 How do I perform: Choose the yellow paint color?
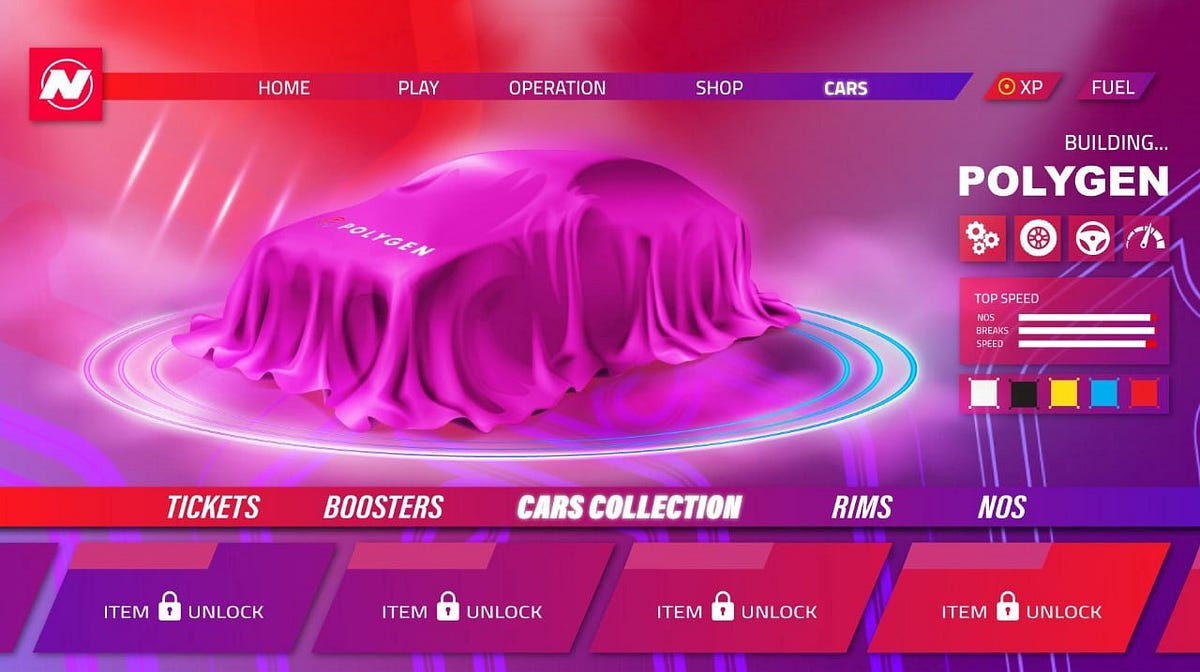pyautogui.click(x=1063, y=394)
